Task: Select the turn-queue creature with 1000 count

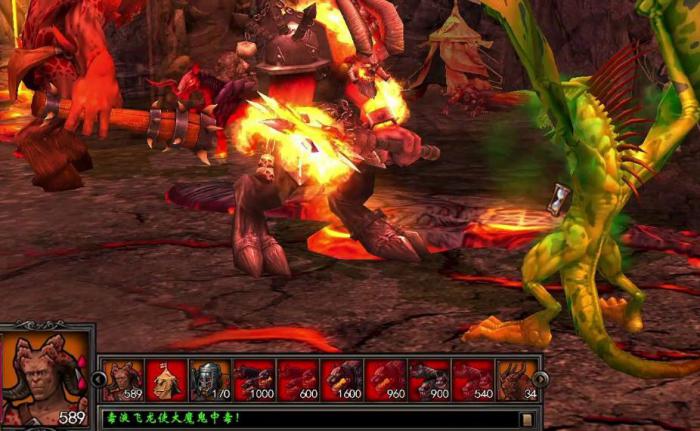Action: 254,380
